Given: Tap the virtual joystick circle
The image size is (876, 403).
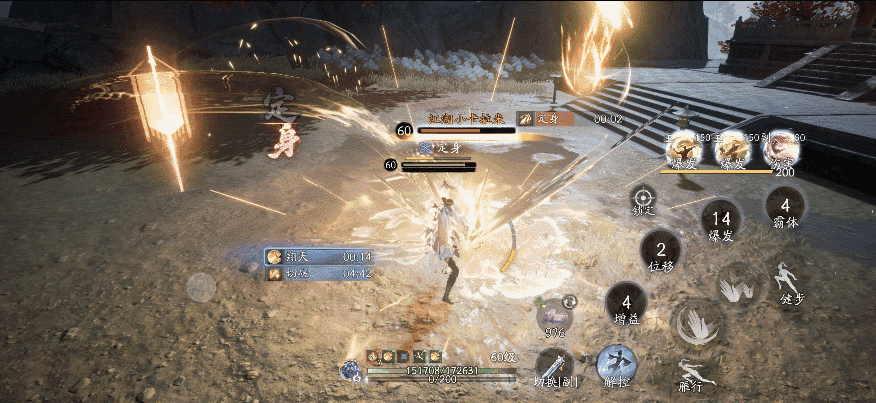Looking at the screenshot, I should (x=201, y=287).
